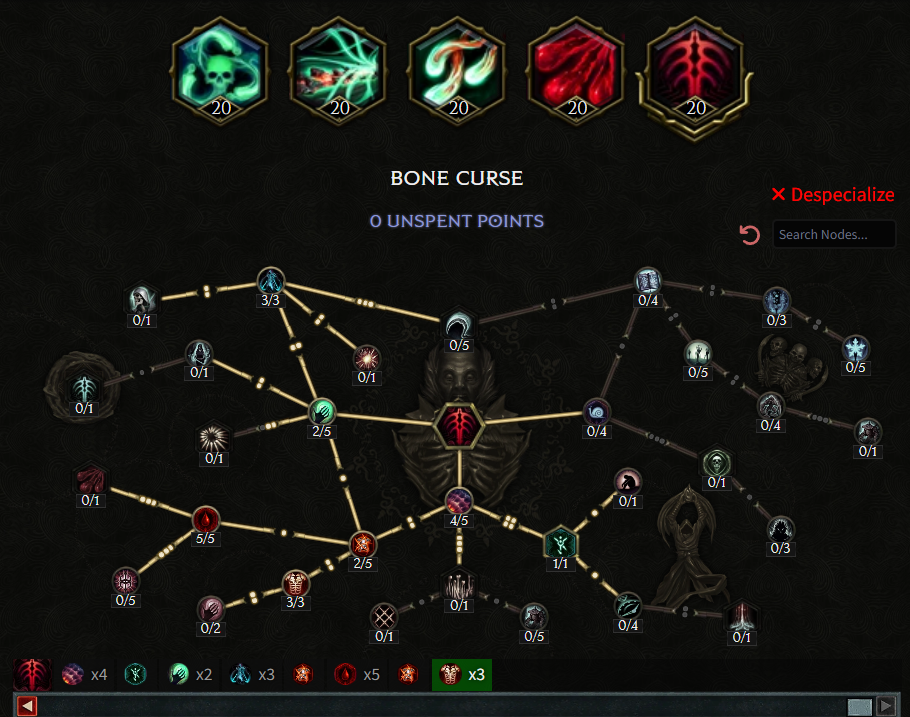
Task: Click the highlighted ribcage x3 history entry
Action: [x=461, y=675]
